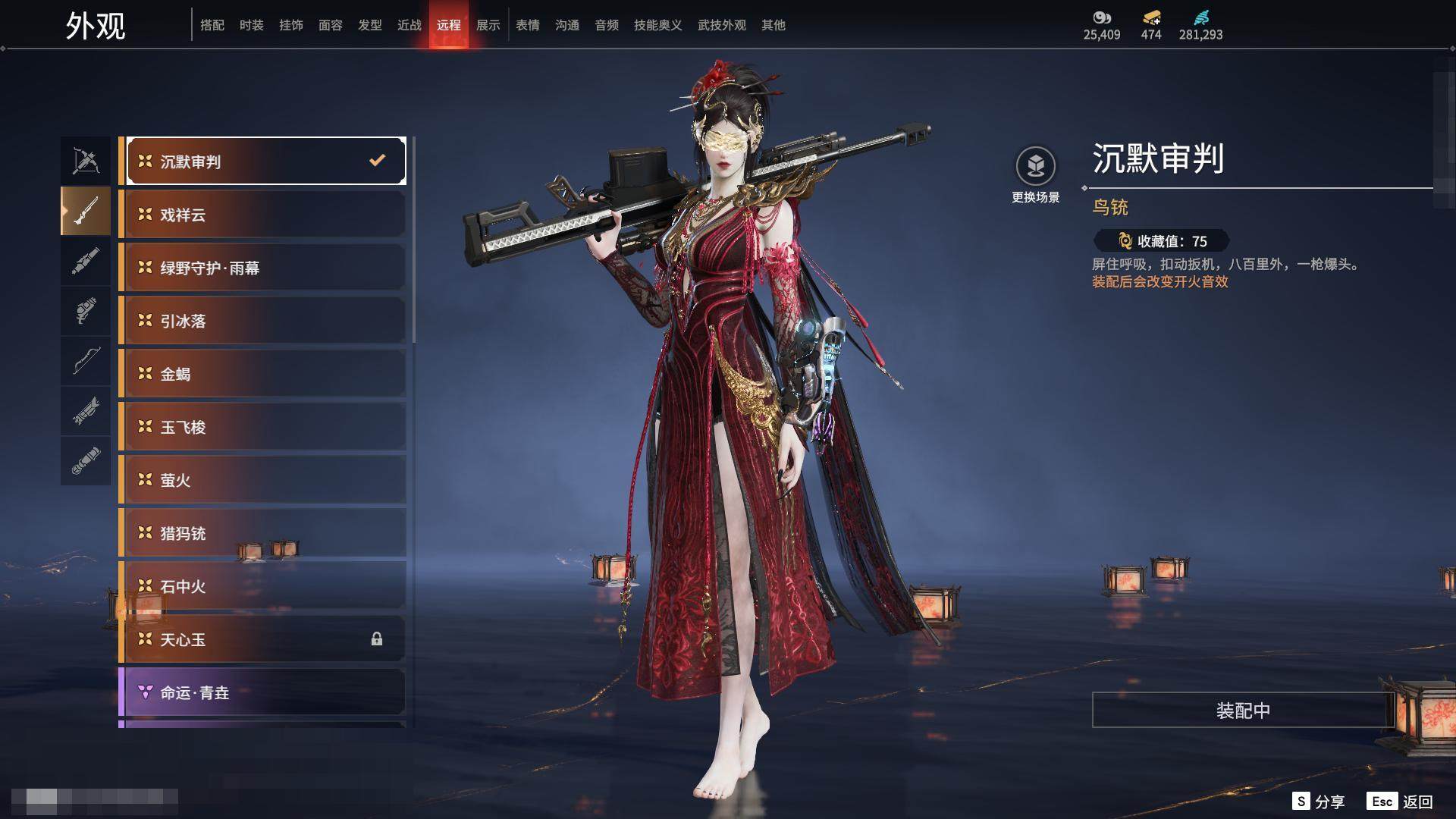1456x819 pixels.
Task: Open the 分享 share option
Action: (x=1319, y=802)
